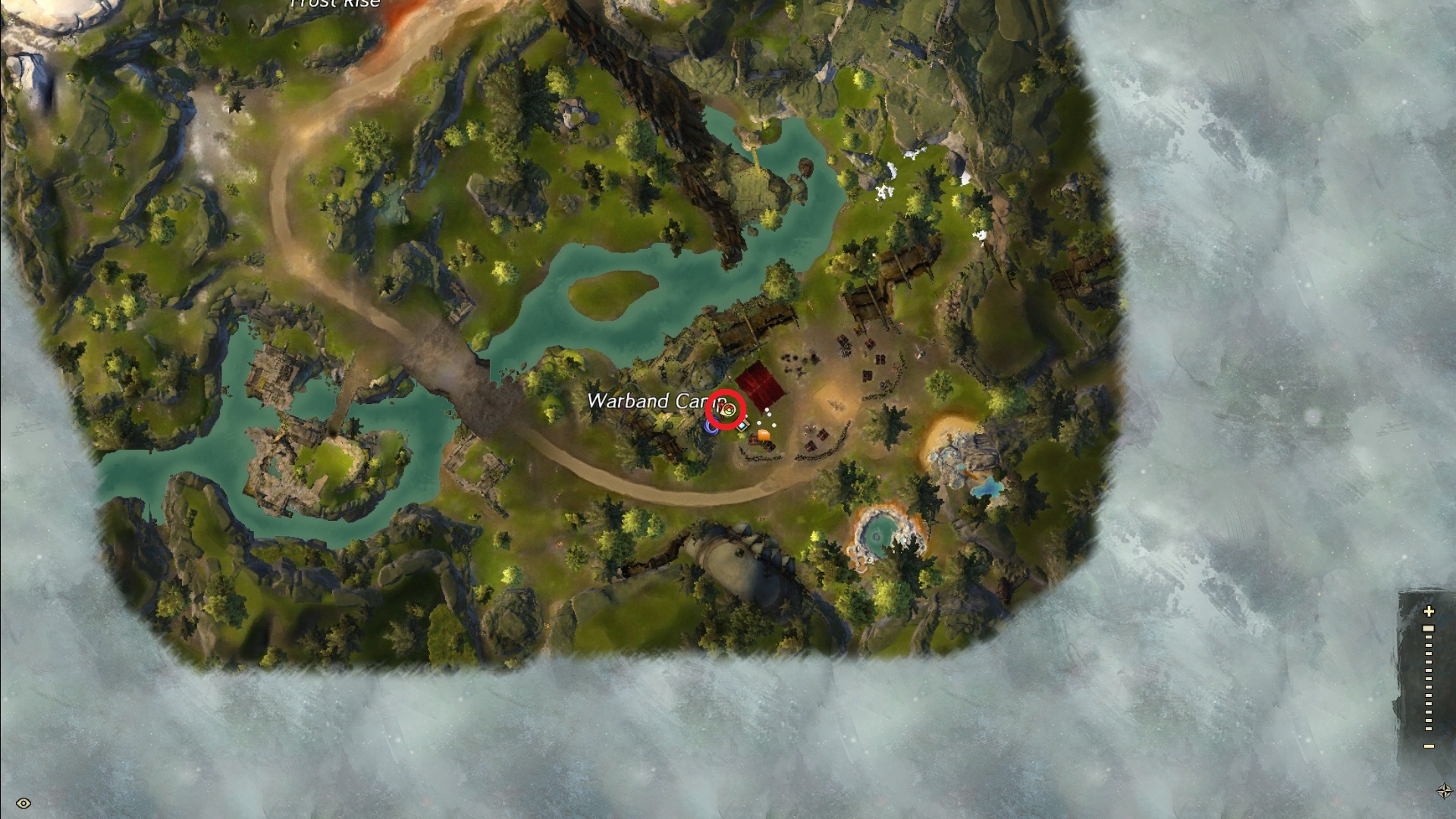Click the player marker inside red circle

tap(727, 410)
